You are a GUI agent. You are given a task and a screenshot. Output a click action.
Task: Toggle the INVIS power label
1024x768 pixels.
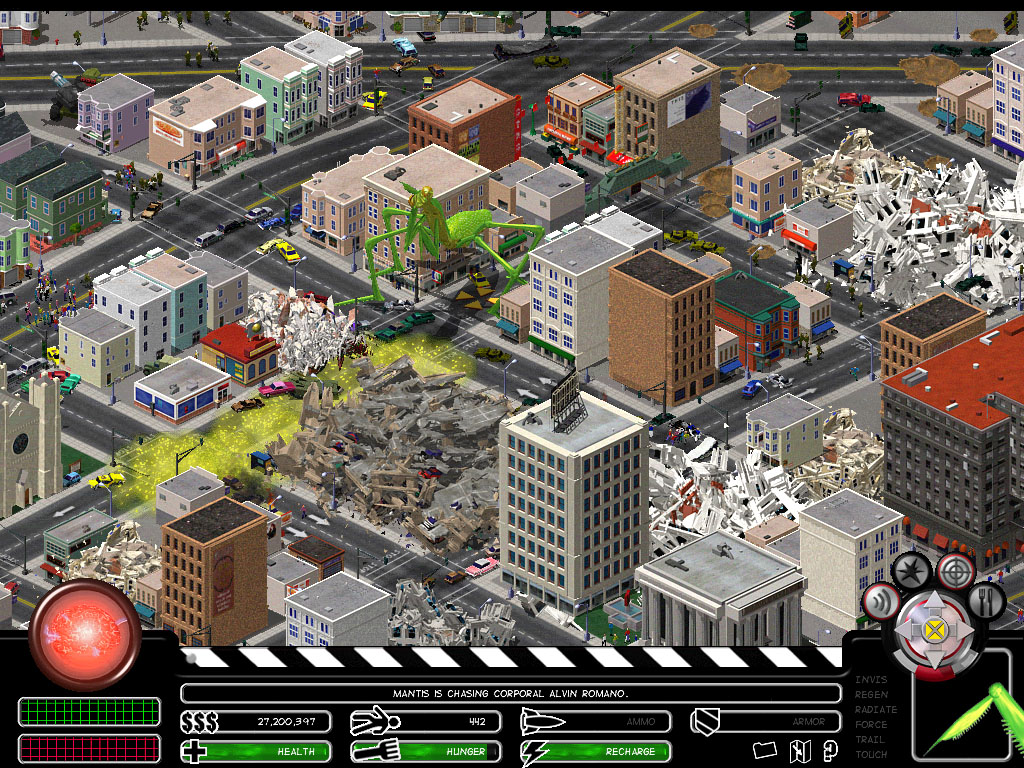click(x=870, y=680)
